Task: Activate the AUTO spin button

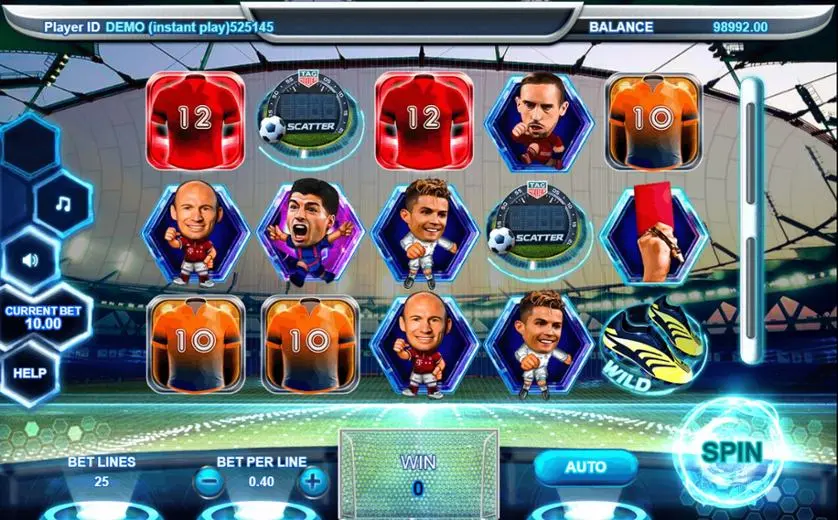Action: point(586,467)
